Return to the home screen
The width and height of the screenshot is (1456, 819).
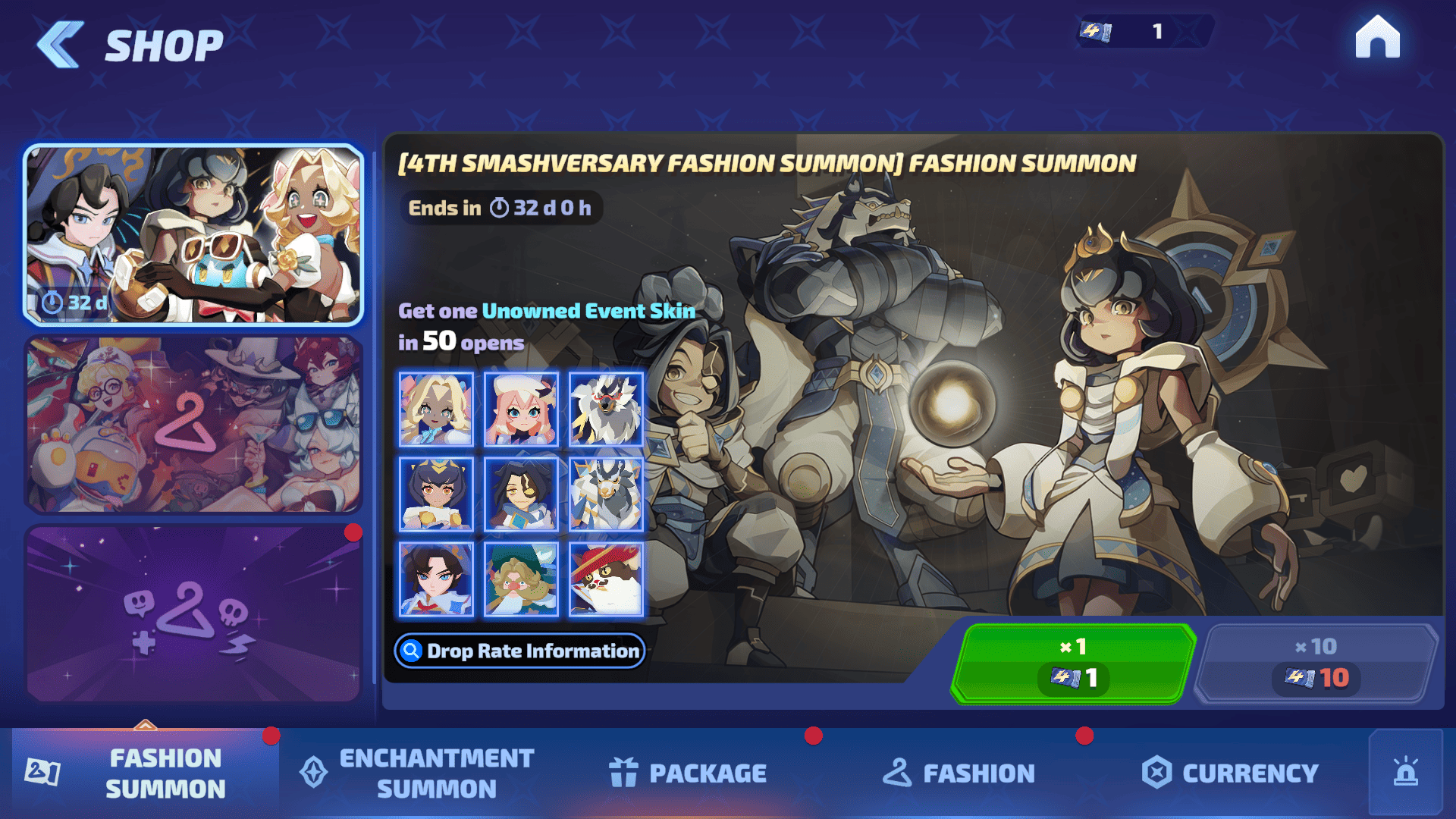pyautogui.click(x=1377, y=37)
